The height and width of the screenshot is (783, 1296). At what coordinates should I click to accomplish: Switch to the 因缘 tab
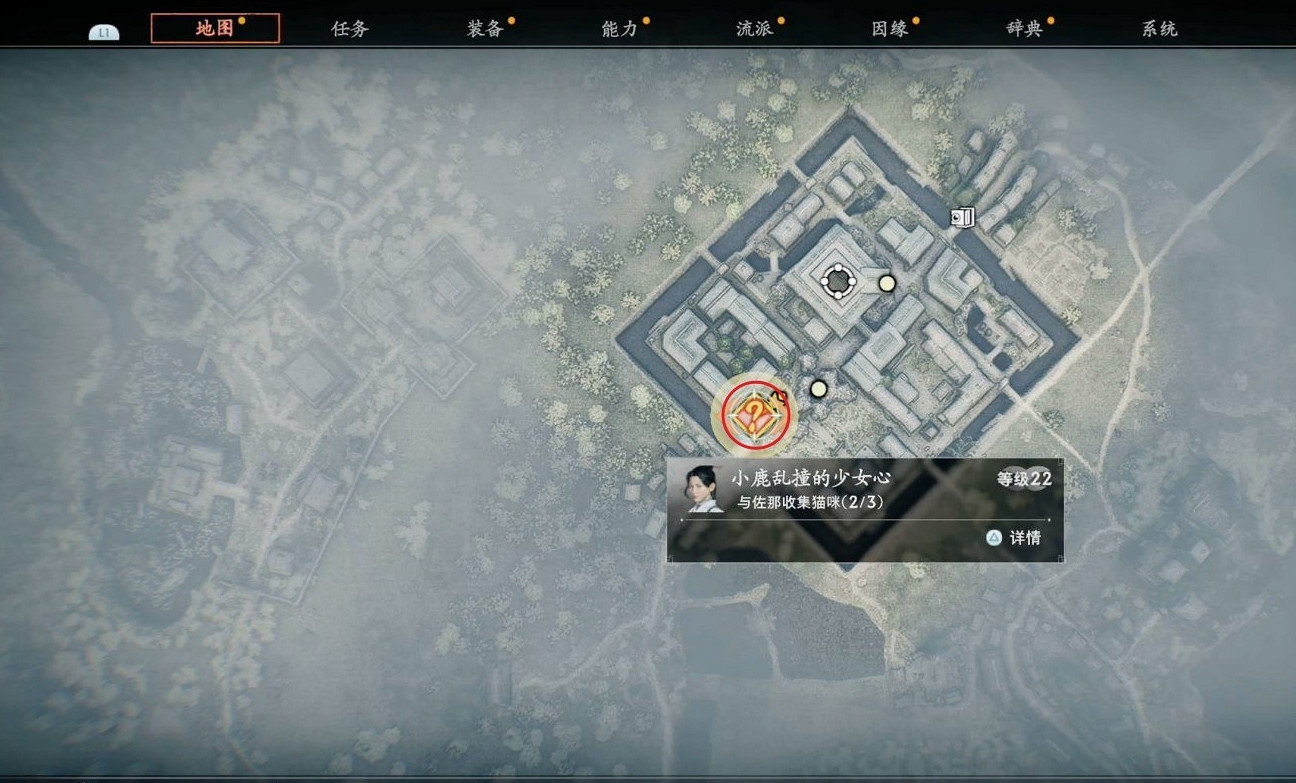pyautogui.click(x=889, y=29)
